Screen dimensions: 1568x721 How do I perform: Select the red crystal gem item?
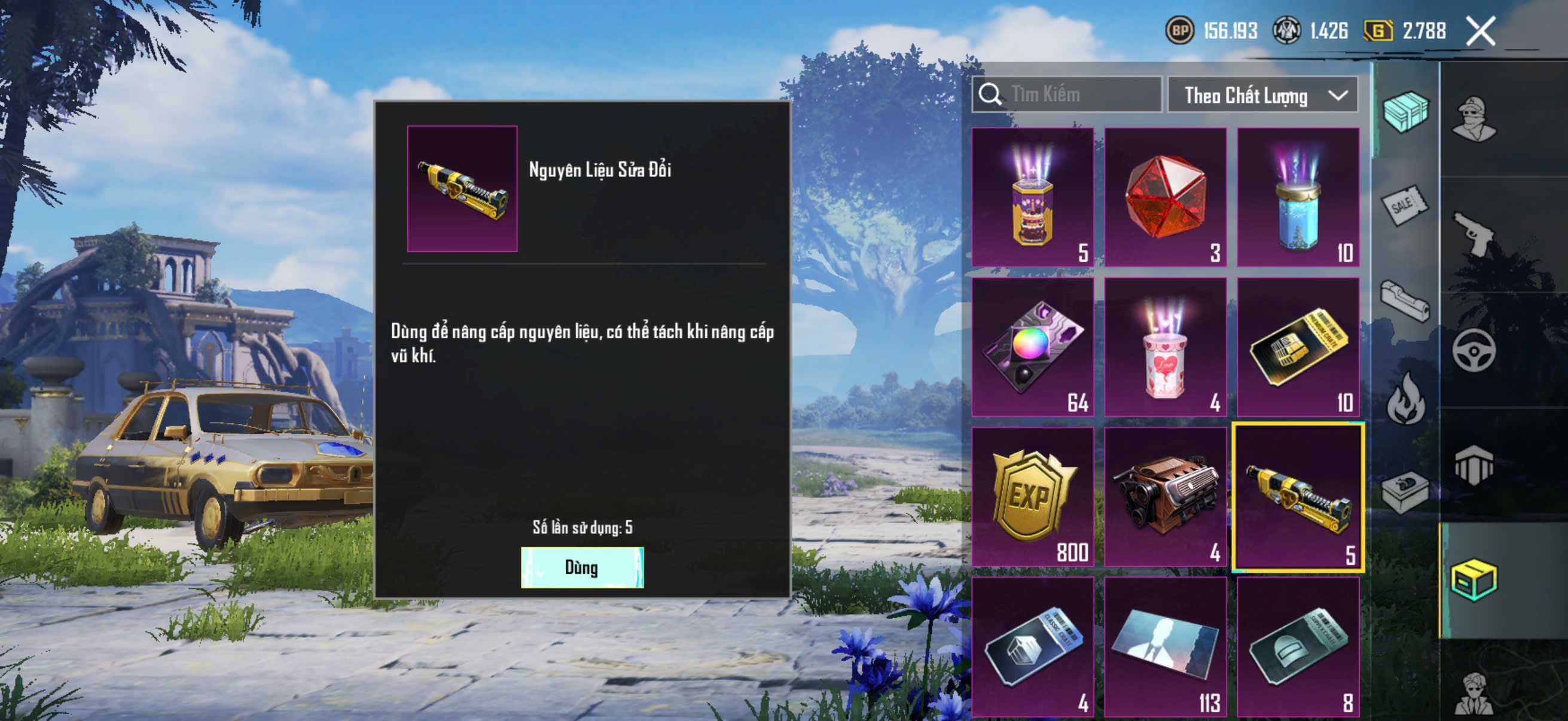point(1165,197)
